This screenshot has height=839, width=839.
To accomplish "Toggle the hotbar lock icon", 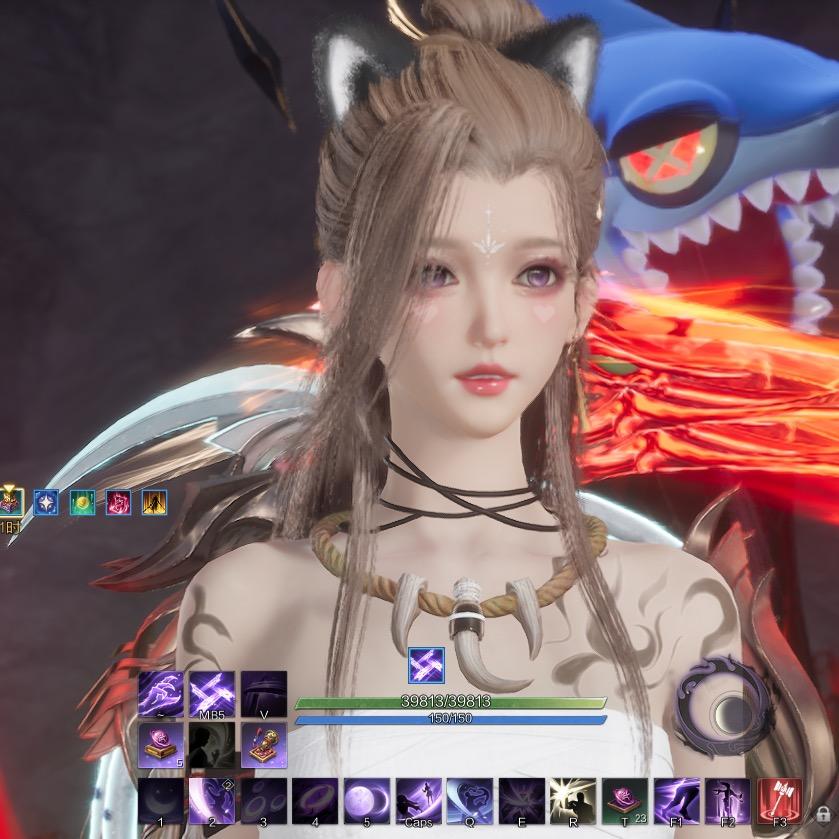I will pyautogui.click(x=823, y=815).
